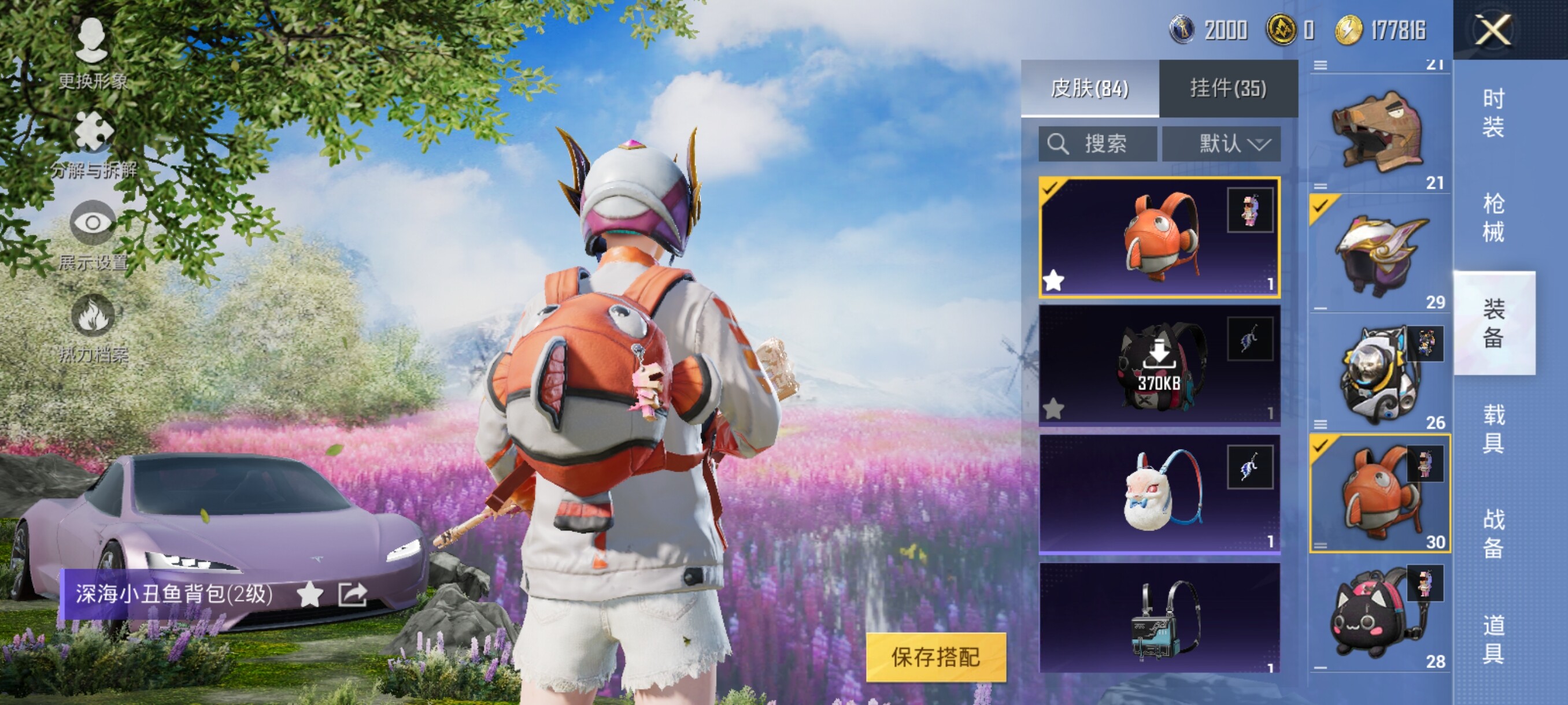
Task: Go to the 载具 vehicles category
Action: pyautogui.click(x=1493, y=428)
